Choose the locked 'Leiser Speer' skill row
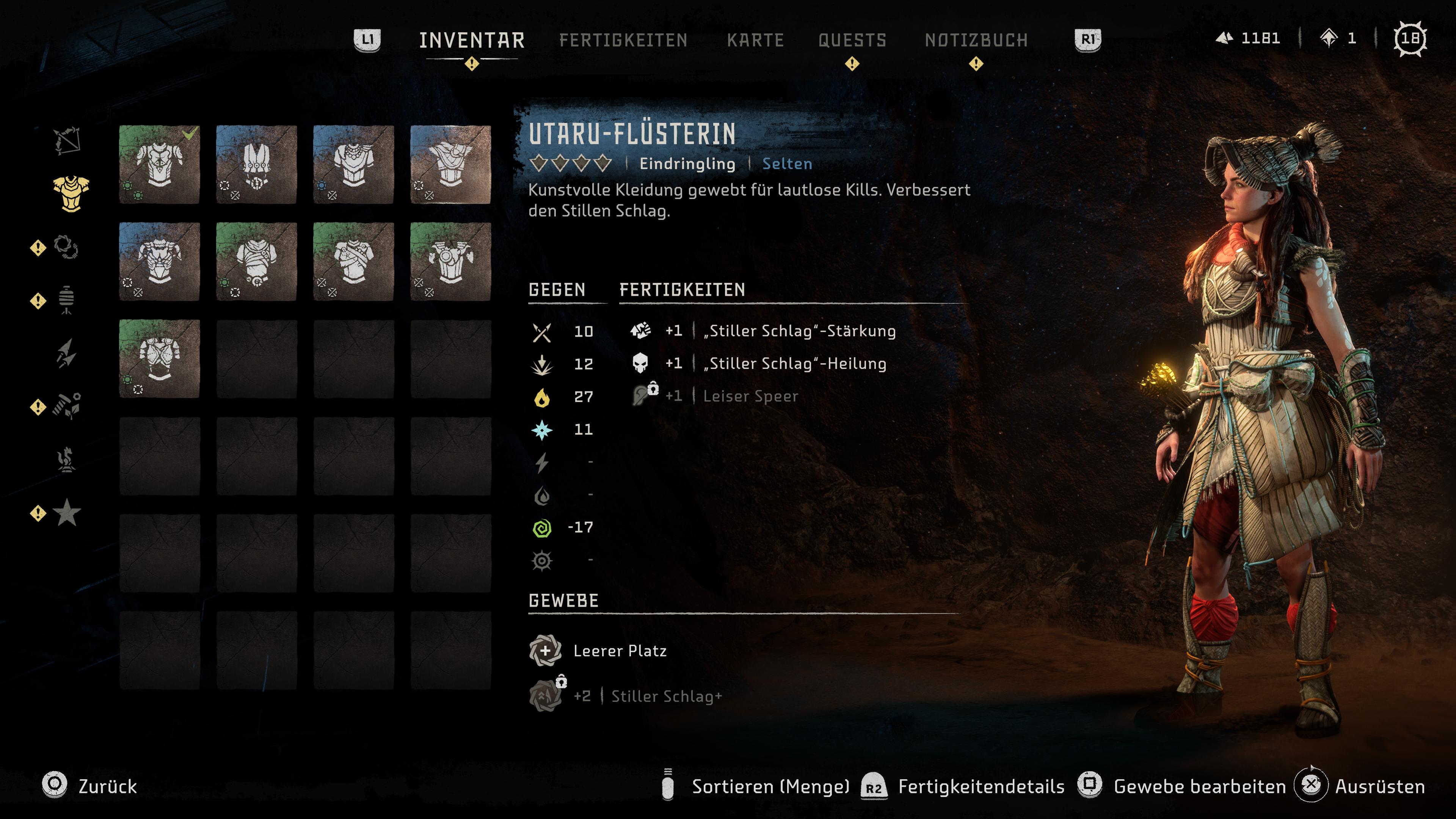 (x=750, y=396)
